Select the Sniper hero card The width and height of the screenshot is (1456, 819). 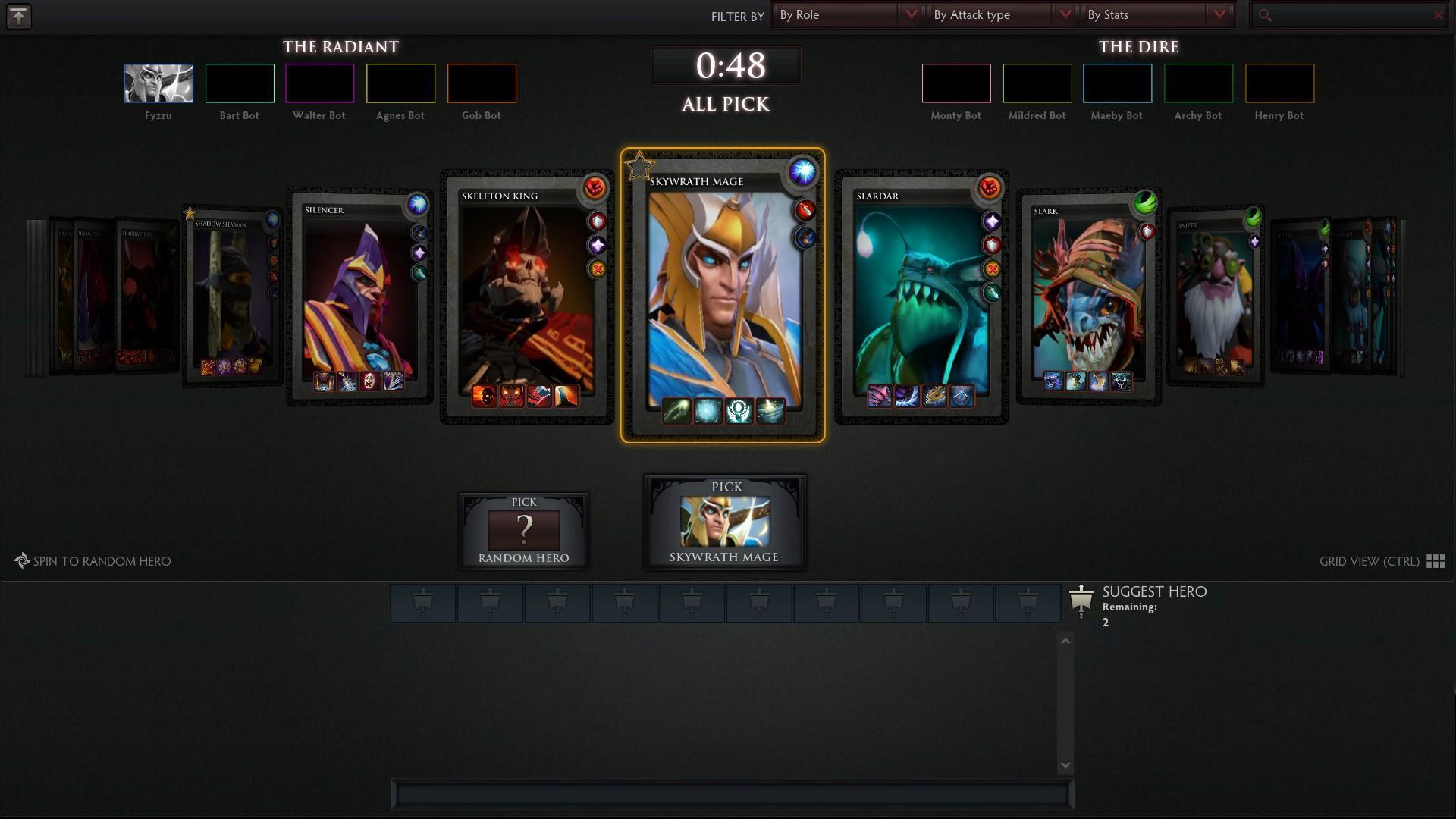point(1214,297)
